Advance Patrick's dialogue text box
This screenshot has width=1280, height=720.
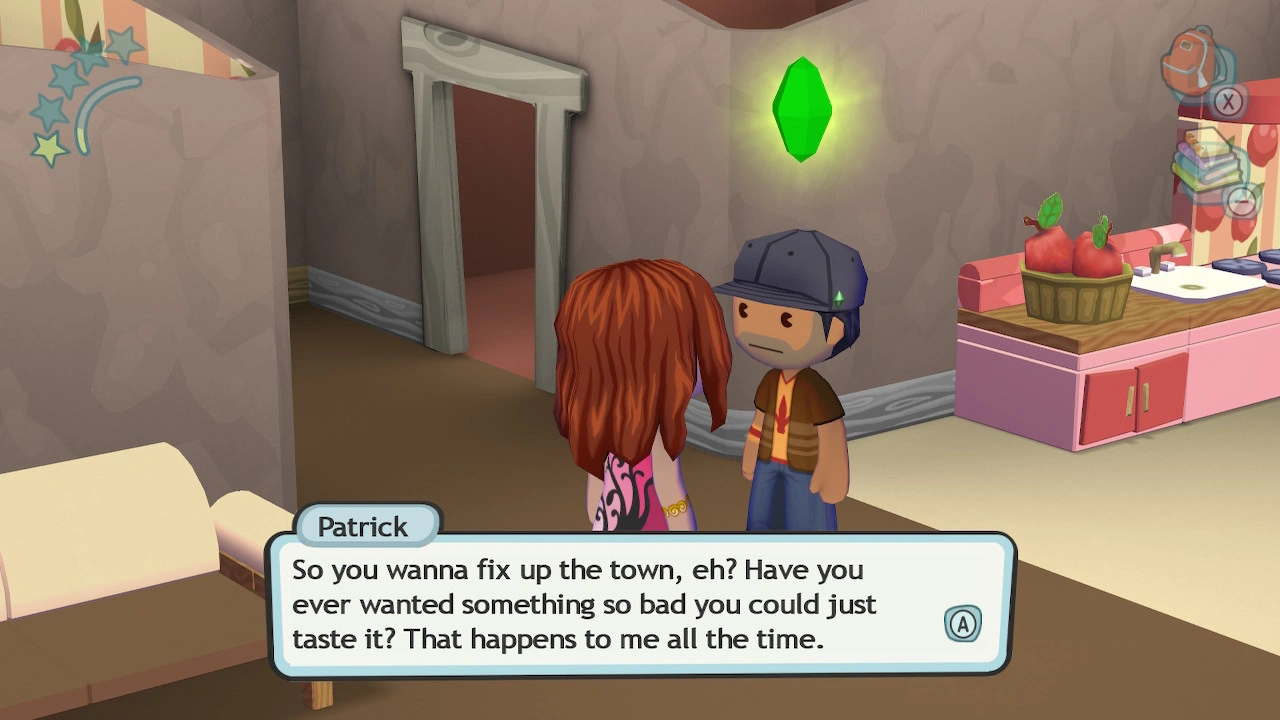(962, 624)
